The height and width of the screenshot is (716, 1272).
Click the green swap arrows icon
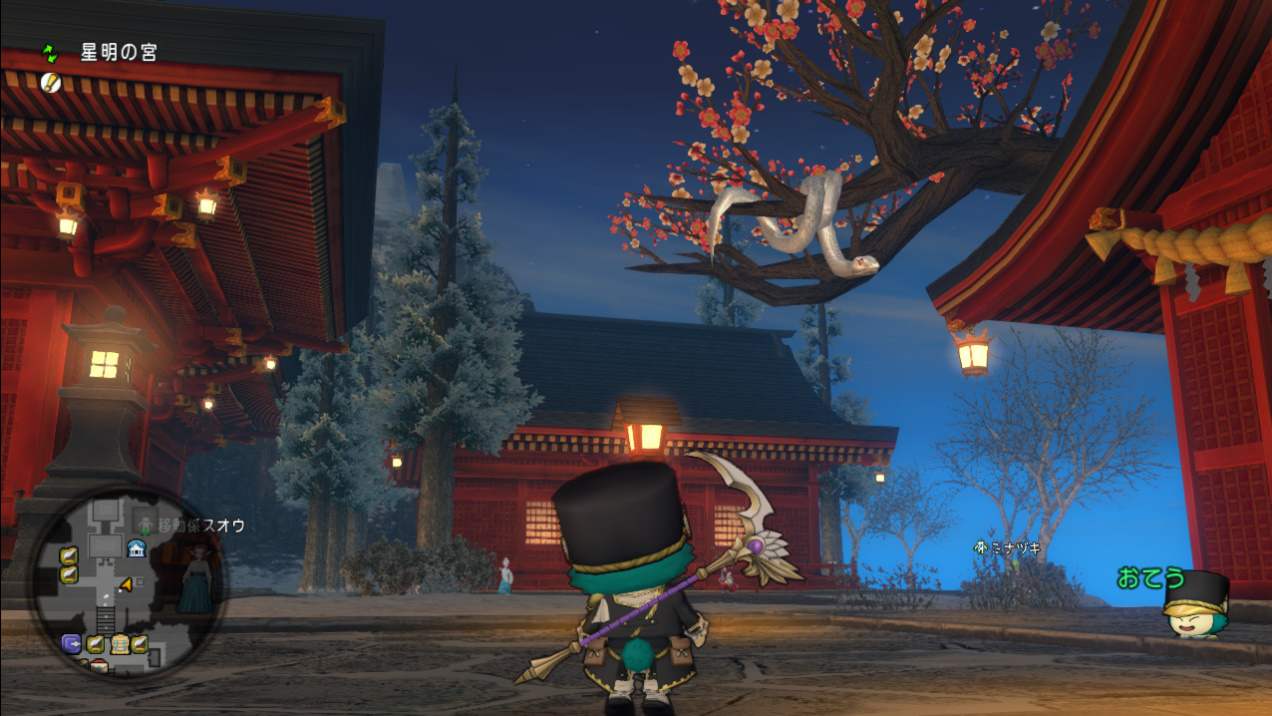50,52
